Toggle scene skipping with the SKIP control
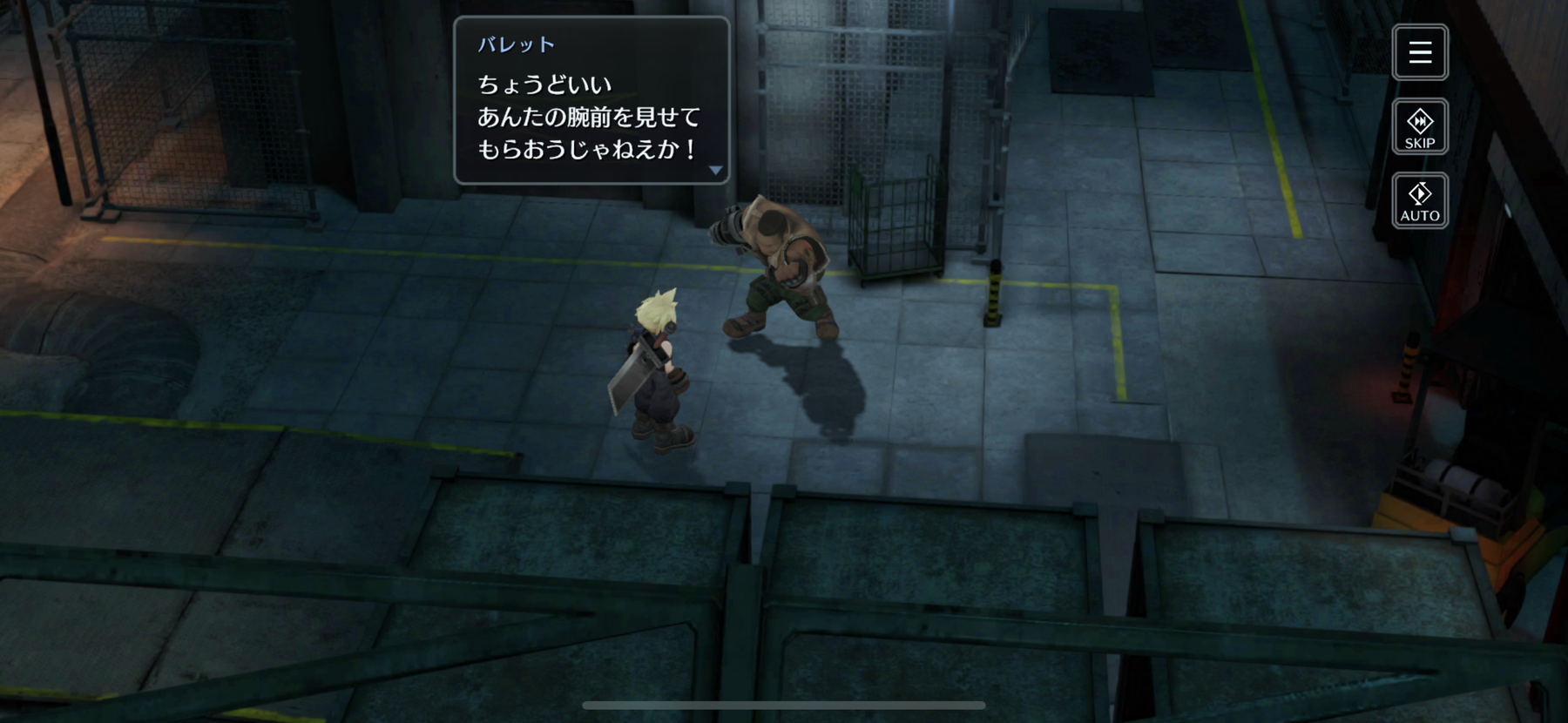This screenshot has height=723, width=1568. point(1420,126)
